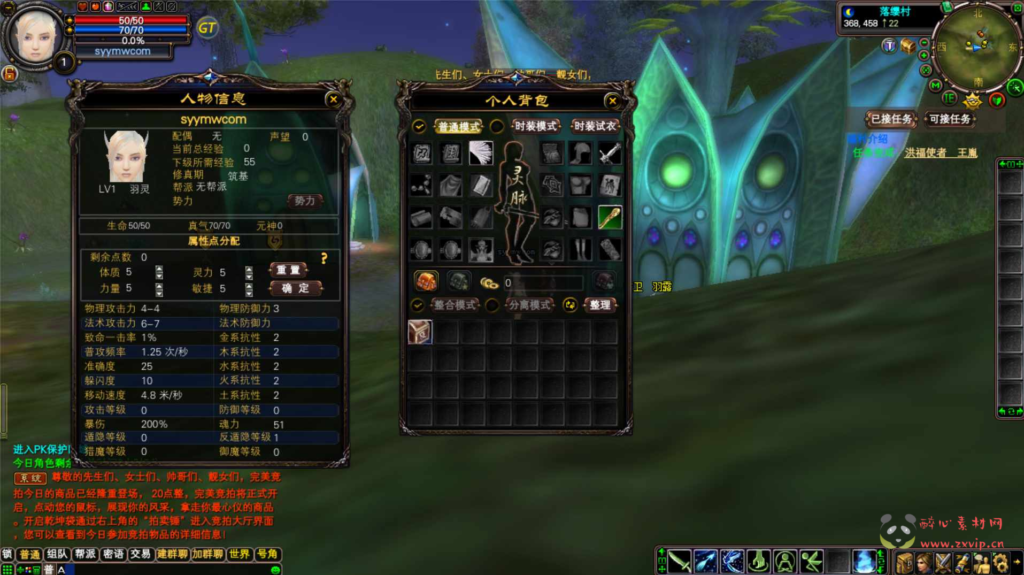Screen dimensions: 1024x575
Task: Switch chat channel to 世界
Action: point(239,554)
